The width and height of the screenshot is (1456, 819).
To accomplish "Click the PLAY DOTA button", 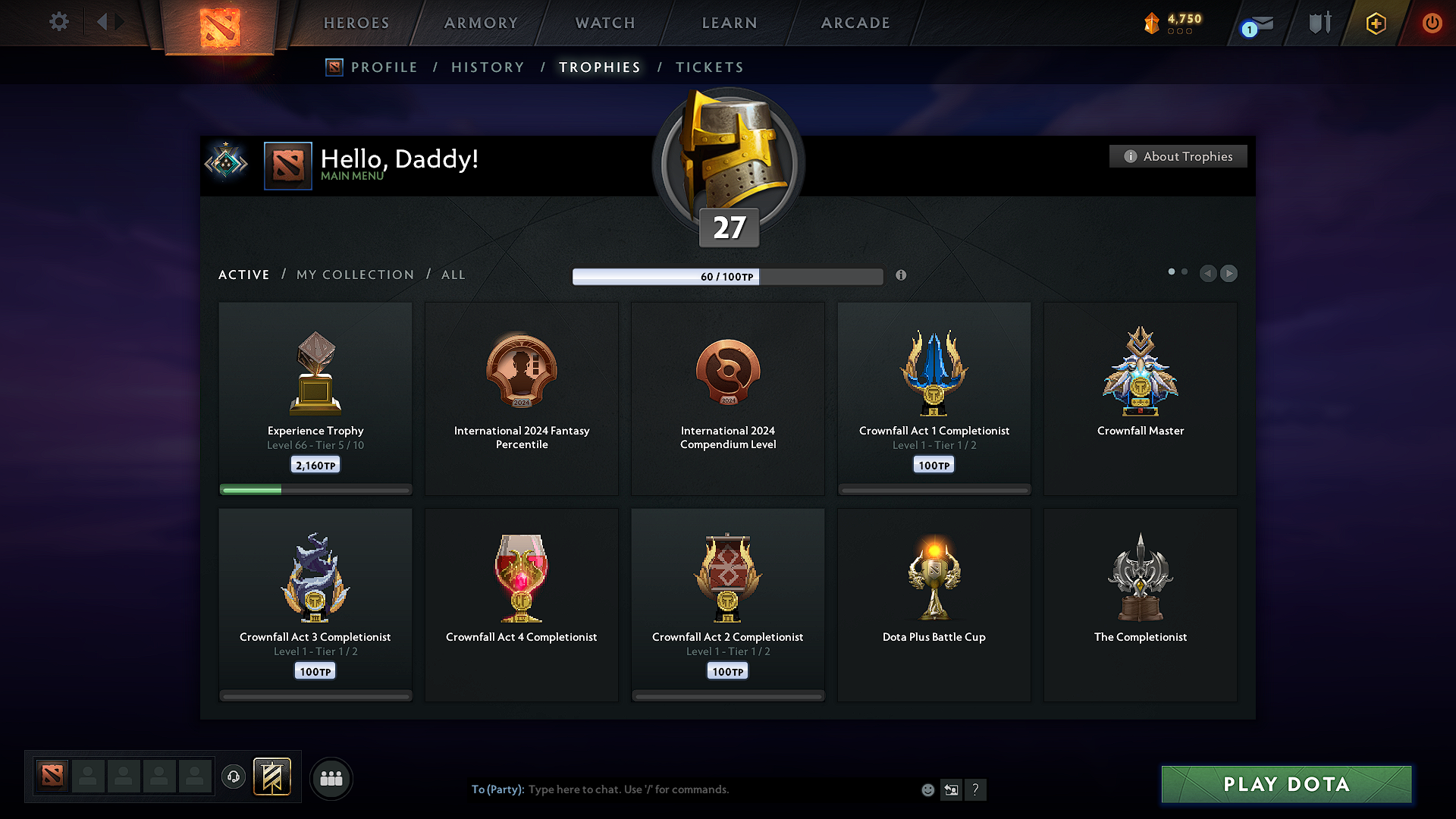I will click(x=1285, y=784).
